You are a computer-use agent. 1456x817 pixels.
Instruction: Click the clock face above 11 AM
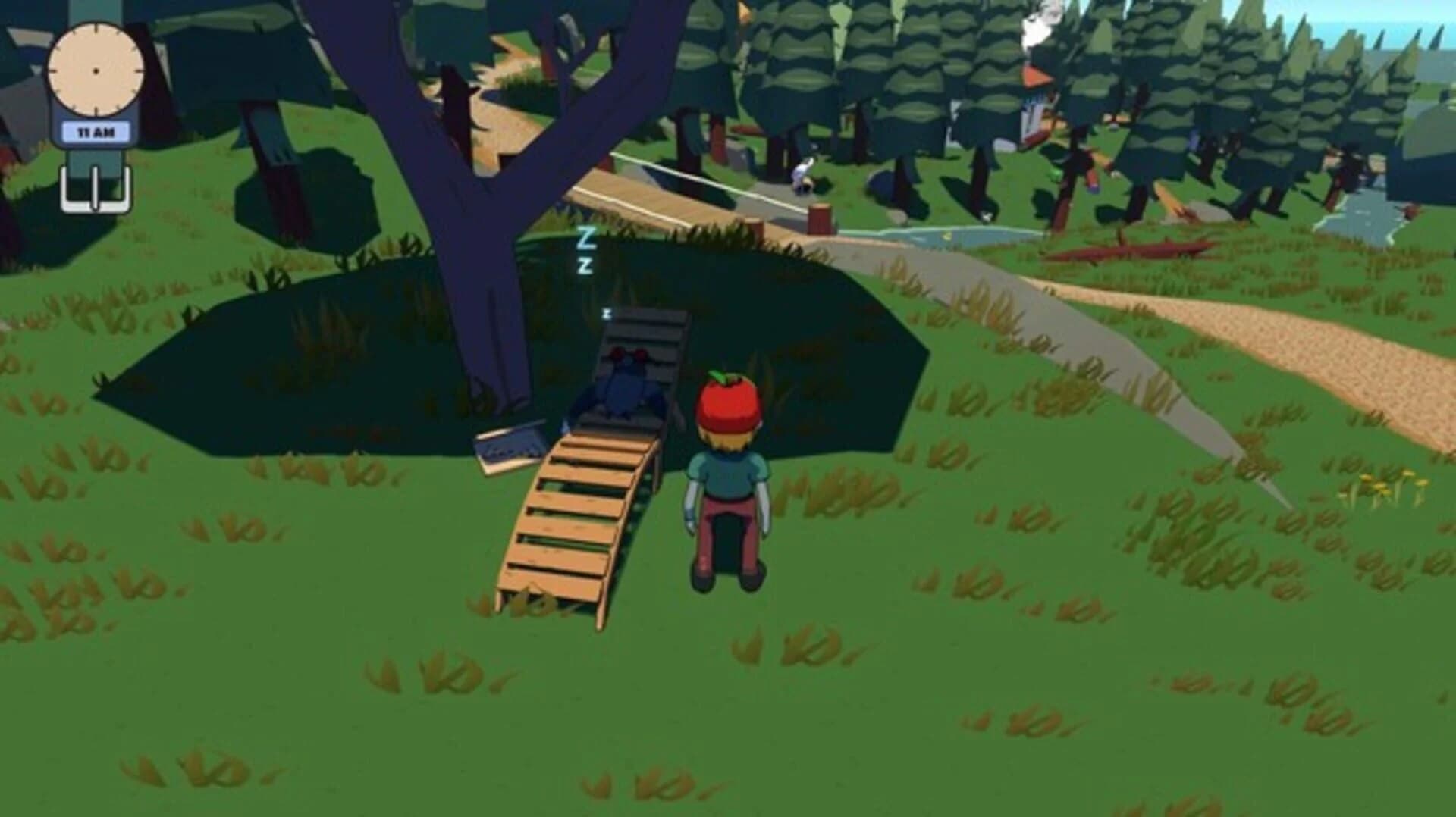(x=96, y=70)
